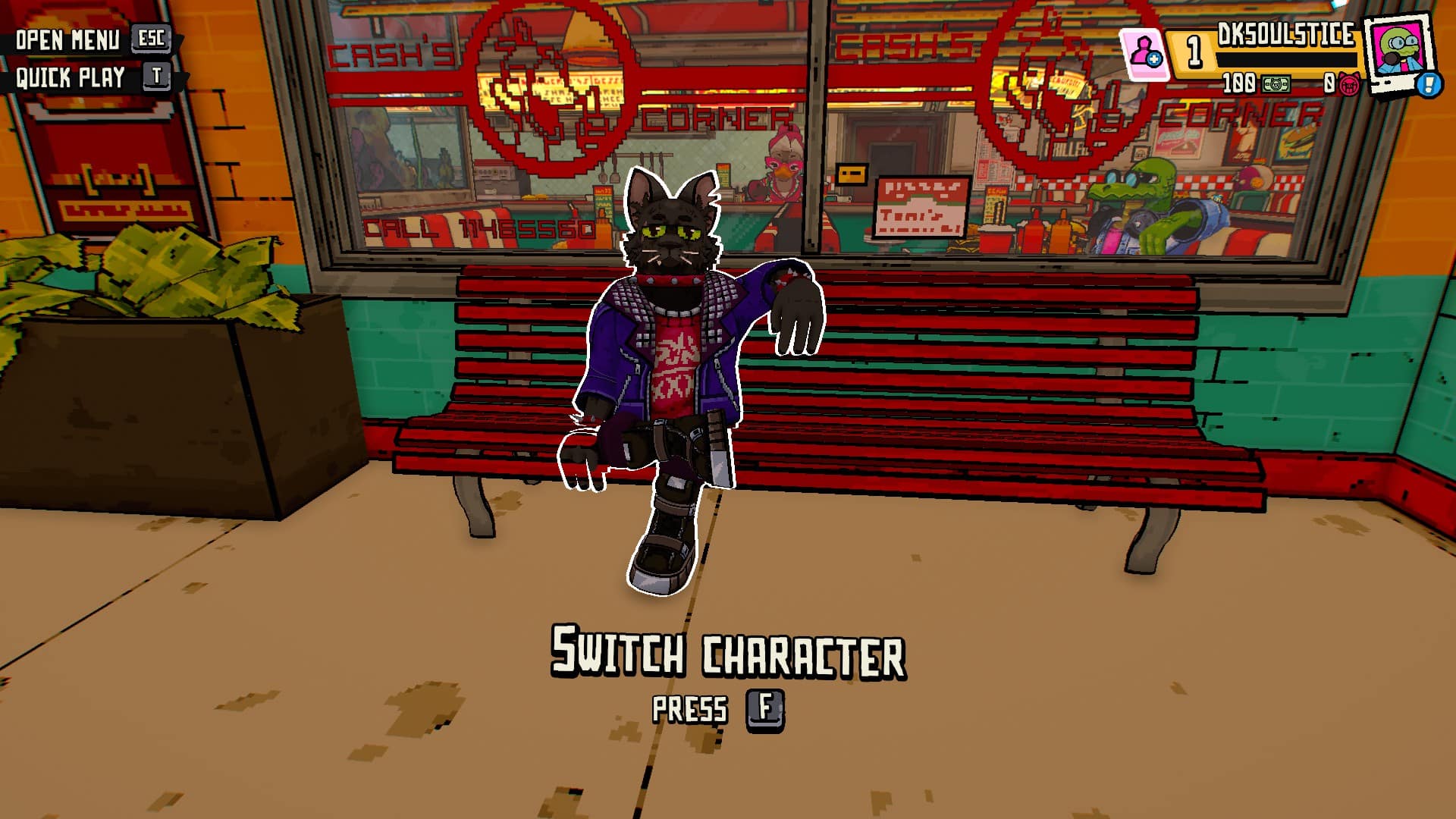1456x819 pixels.
Task: Select Quick Play
Action: click(x=70, y=76)
